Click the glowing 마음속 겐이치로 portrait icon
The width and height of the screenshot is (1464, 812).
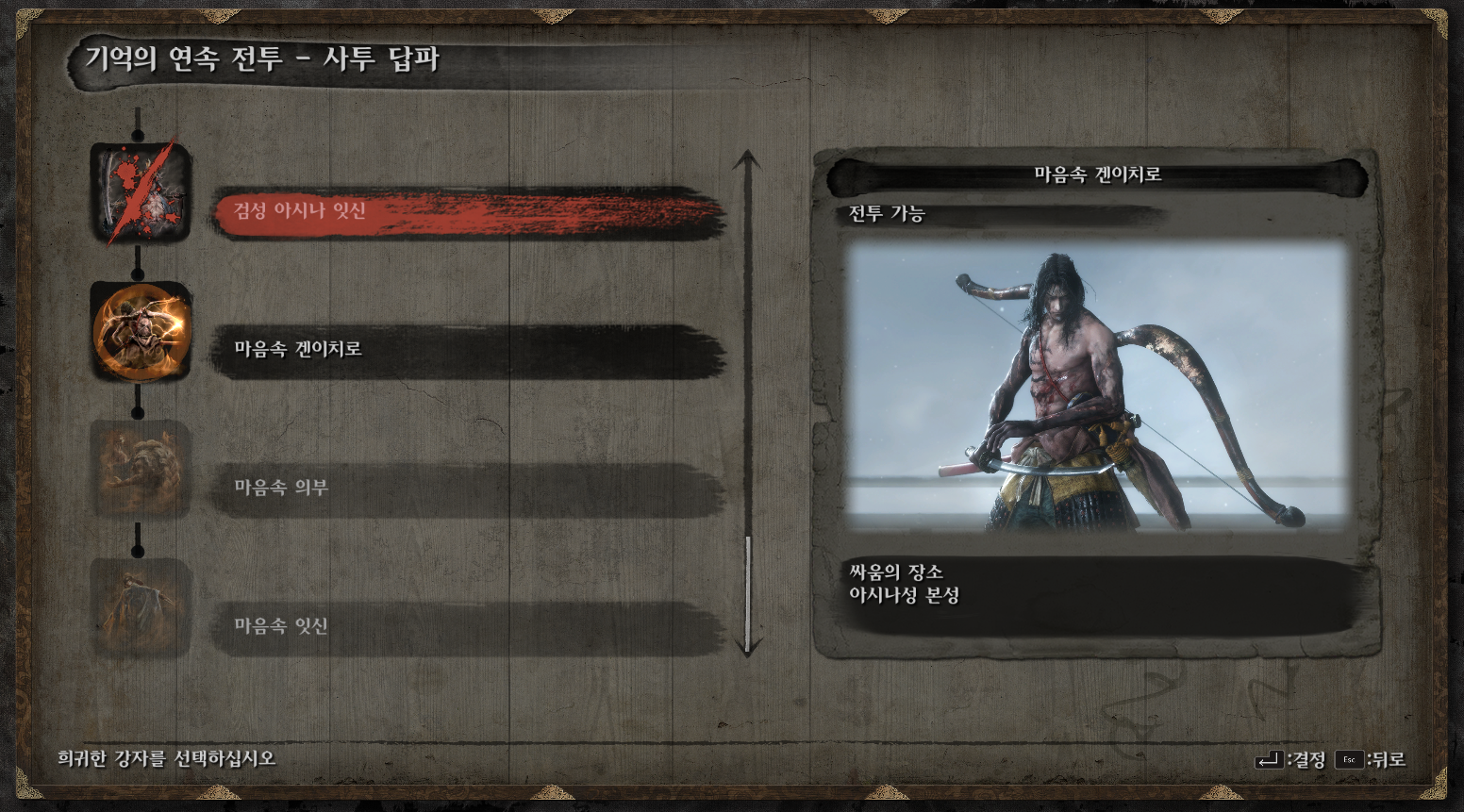tap(141, 332)
